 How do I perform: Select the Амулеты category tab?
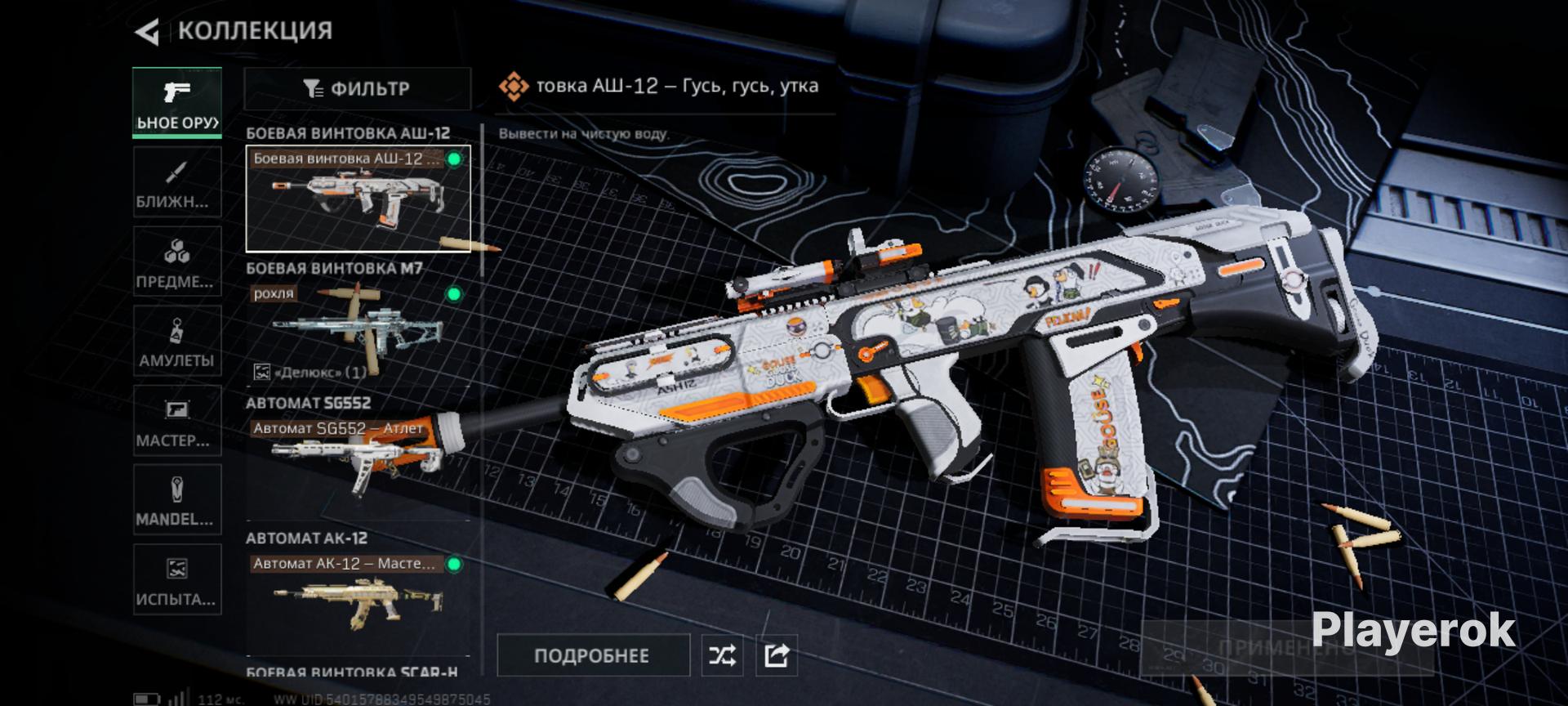(177, 341)
